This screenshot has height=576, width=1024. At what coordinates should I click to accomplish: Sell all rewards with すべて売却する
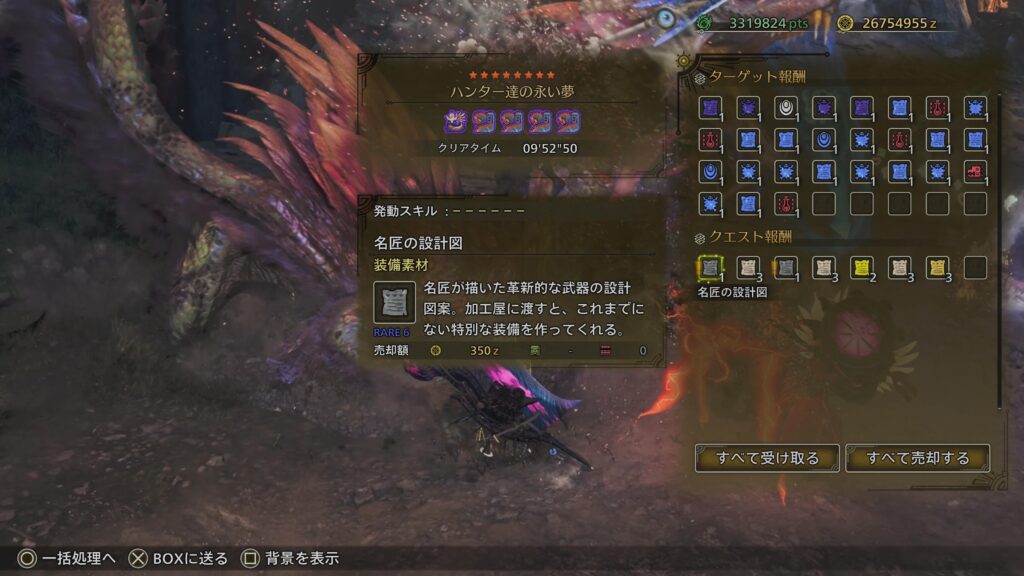(917, 458)
